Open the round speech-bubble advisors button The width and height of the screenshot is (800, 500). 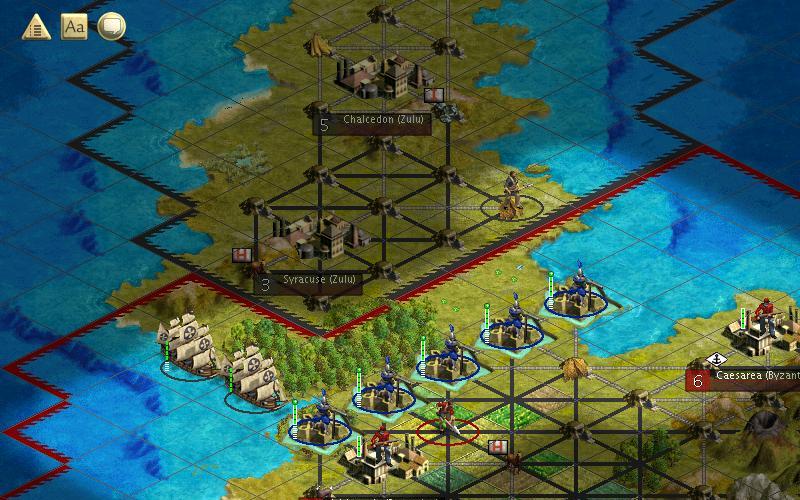coord(111,26)
